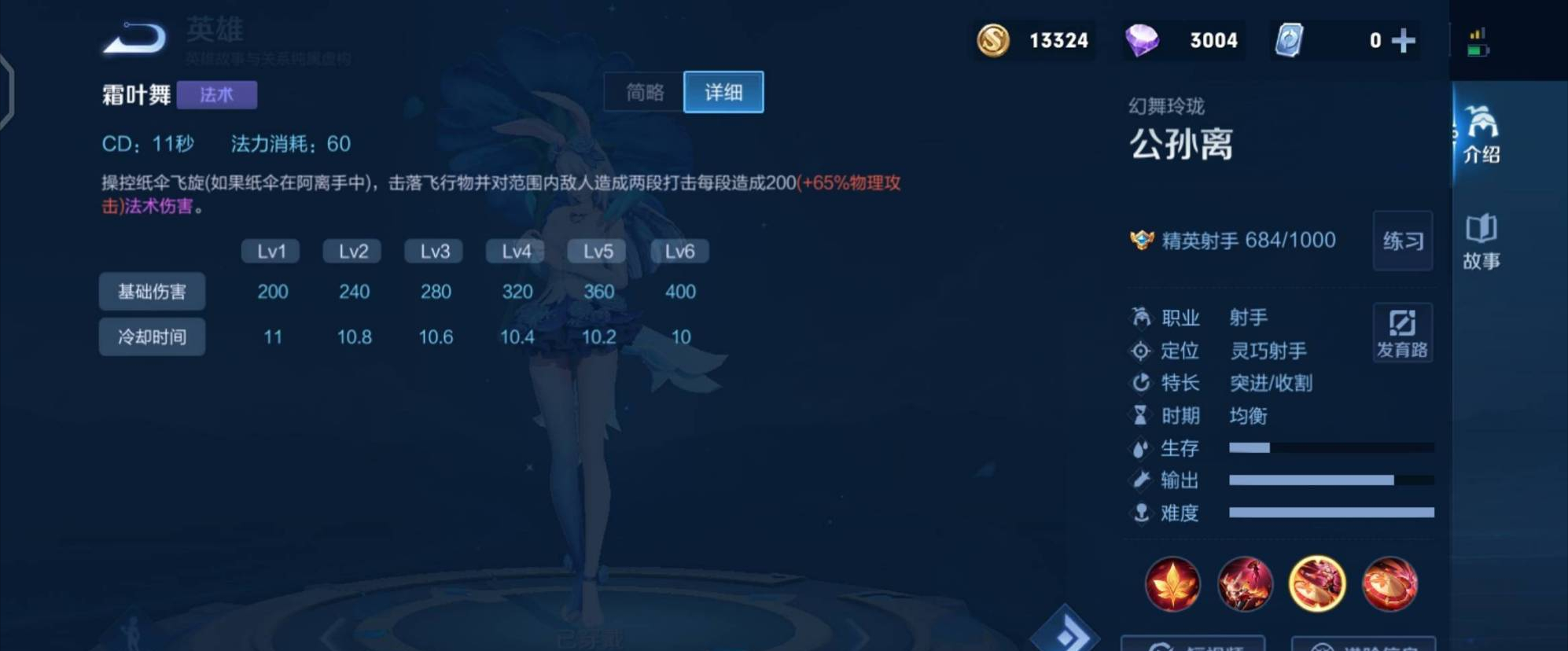
Task: Select the Lv1 skill level tab
Action: (x=270, y=250)
